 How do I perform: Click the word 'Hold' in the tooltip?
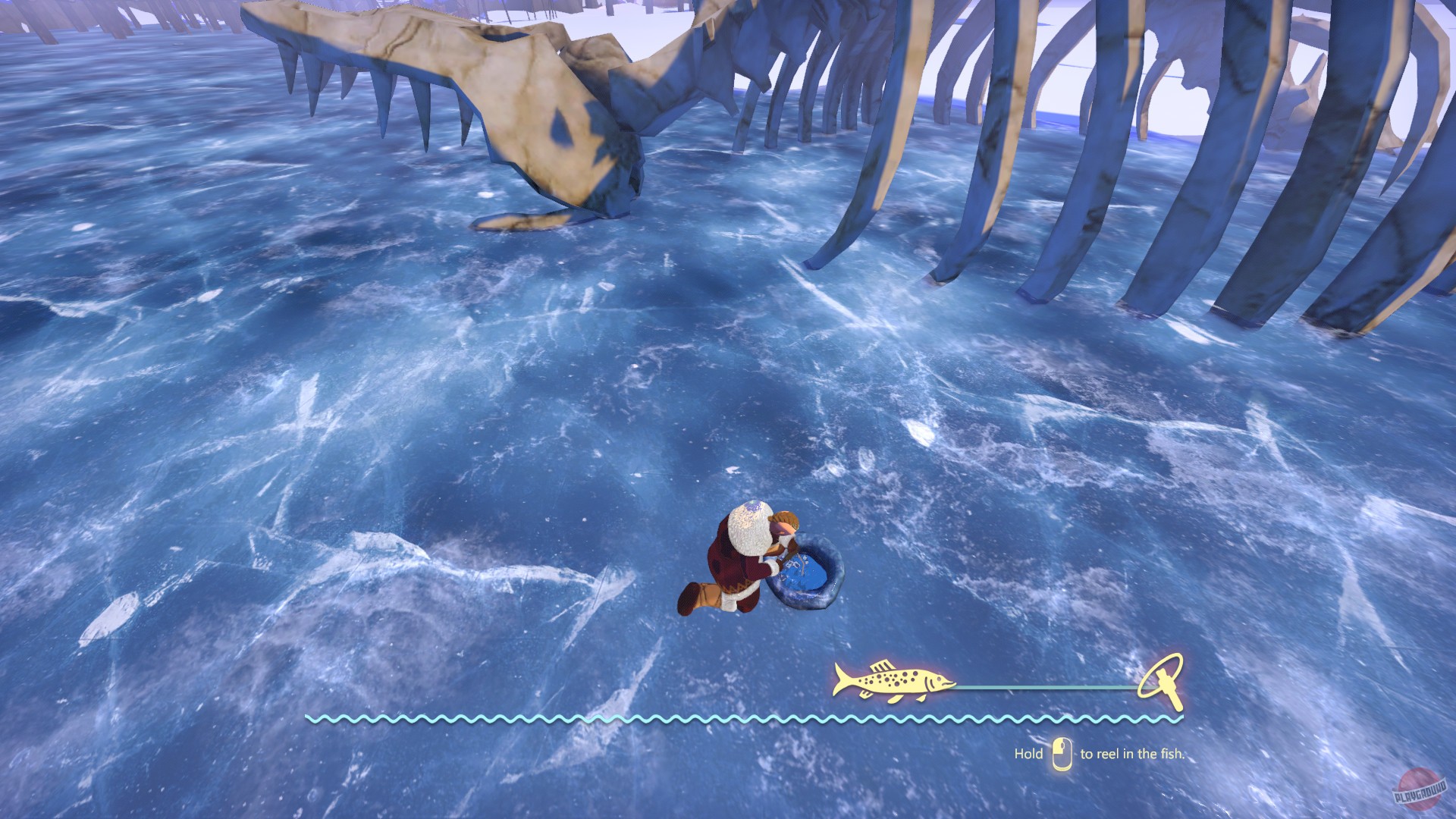(1028, 755)
